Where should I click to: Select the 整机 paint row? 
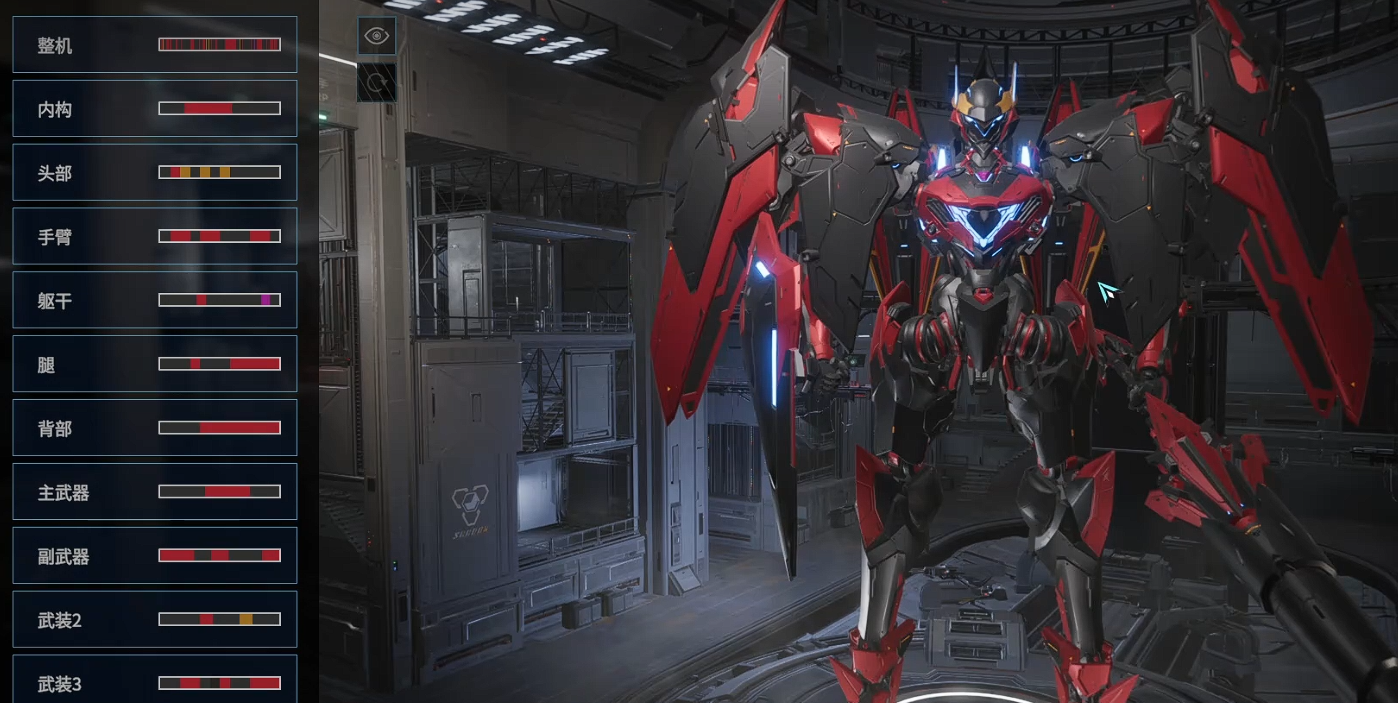(x=154, y=45)
